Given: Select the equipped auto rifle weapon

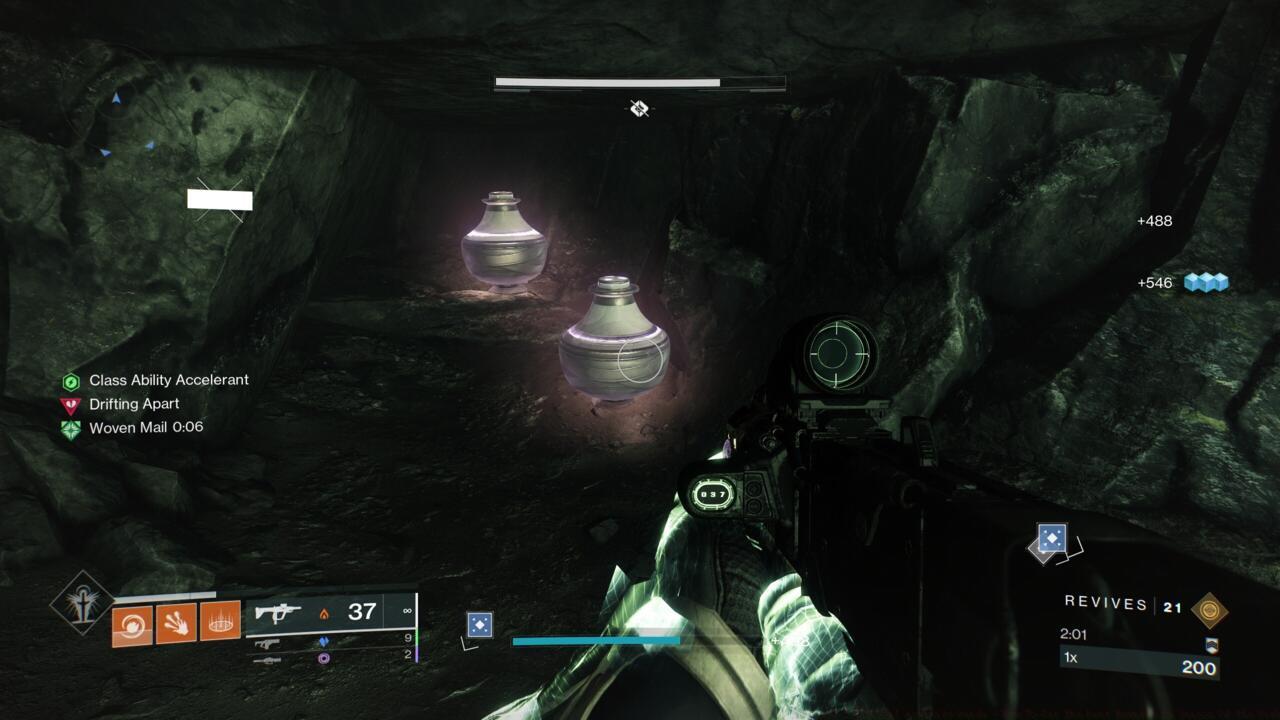Looking at the screenshot, I should click(x=278, y=613).
